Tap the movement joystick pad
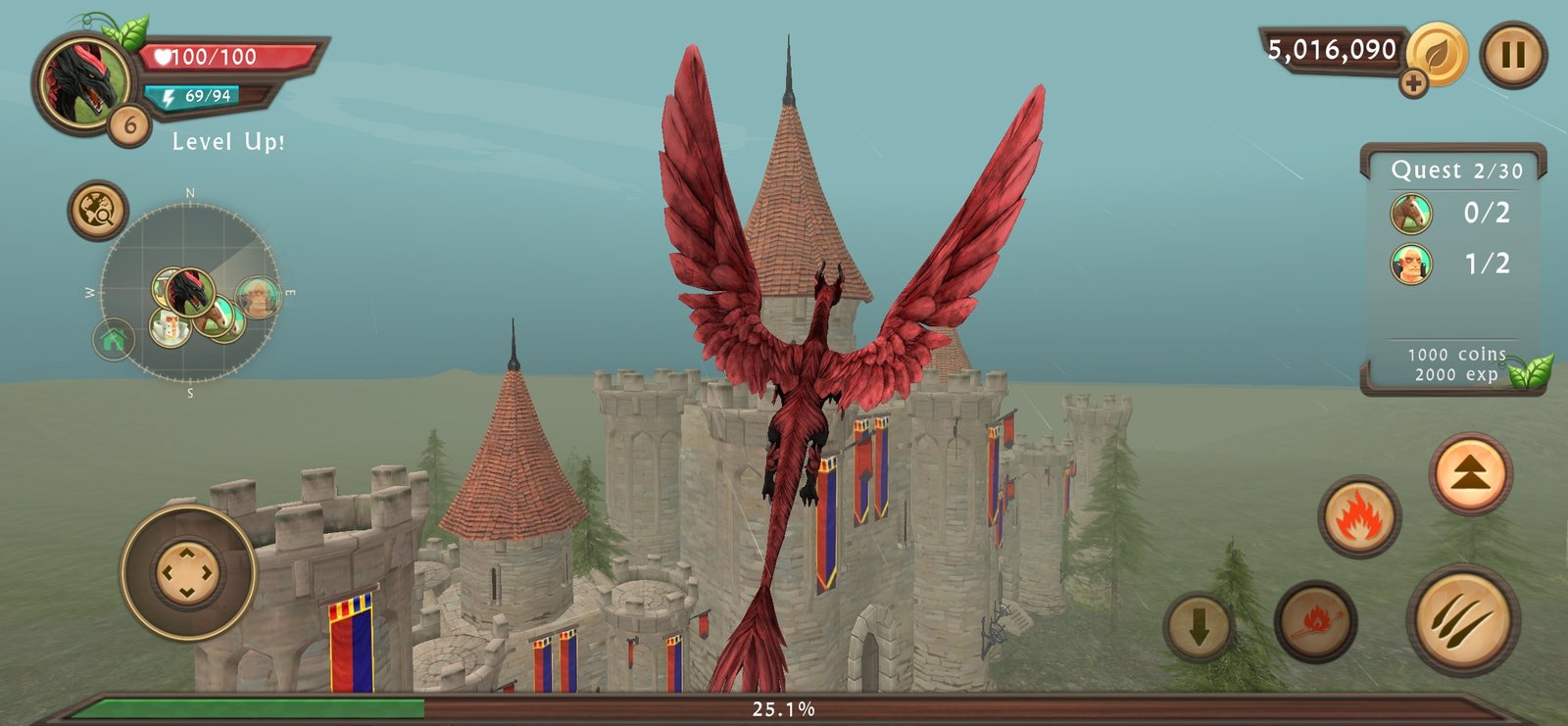 [187, 572]
